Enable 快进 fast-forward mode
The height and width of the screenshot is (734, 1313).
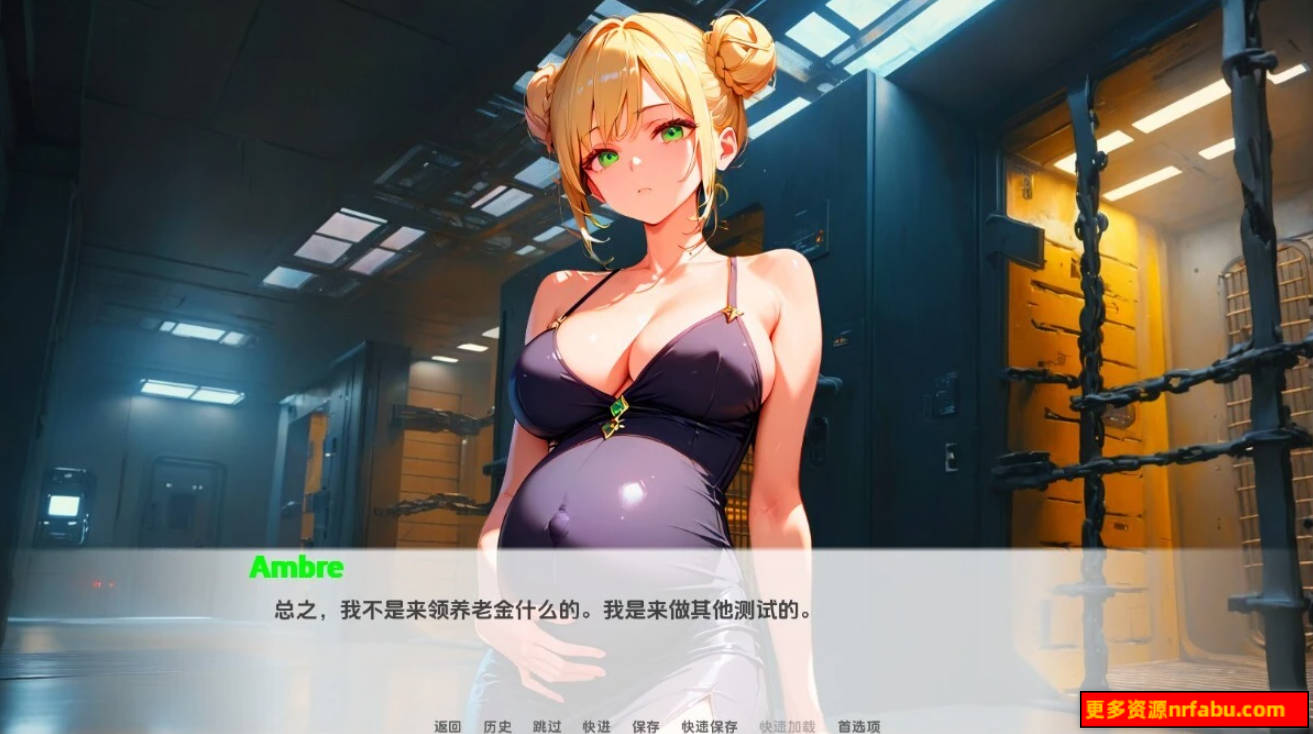[597, 727]
